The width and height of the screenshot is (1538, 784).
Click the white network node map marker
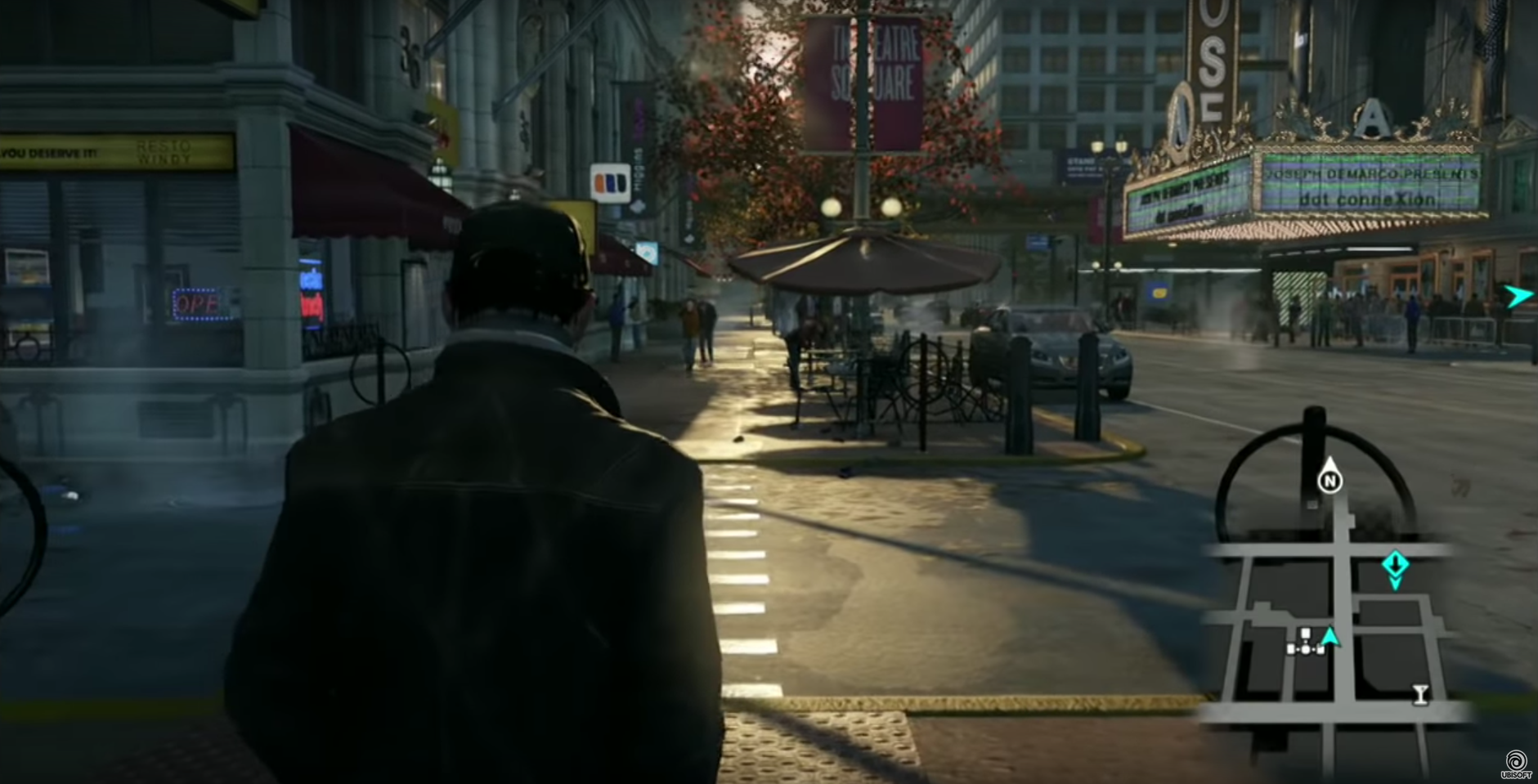tap(1306, 643)
